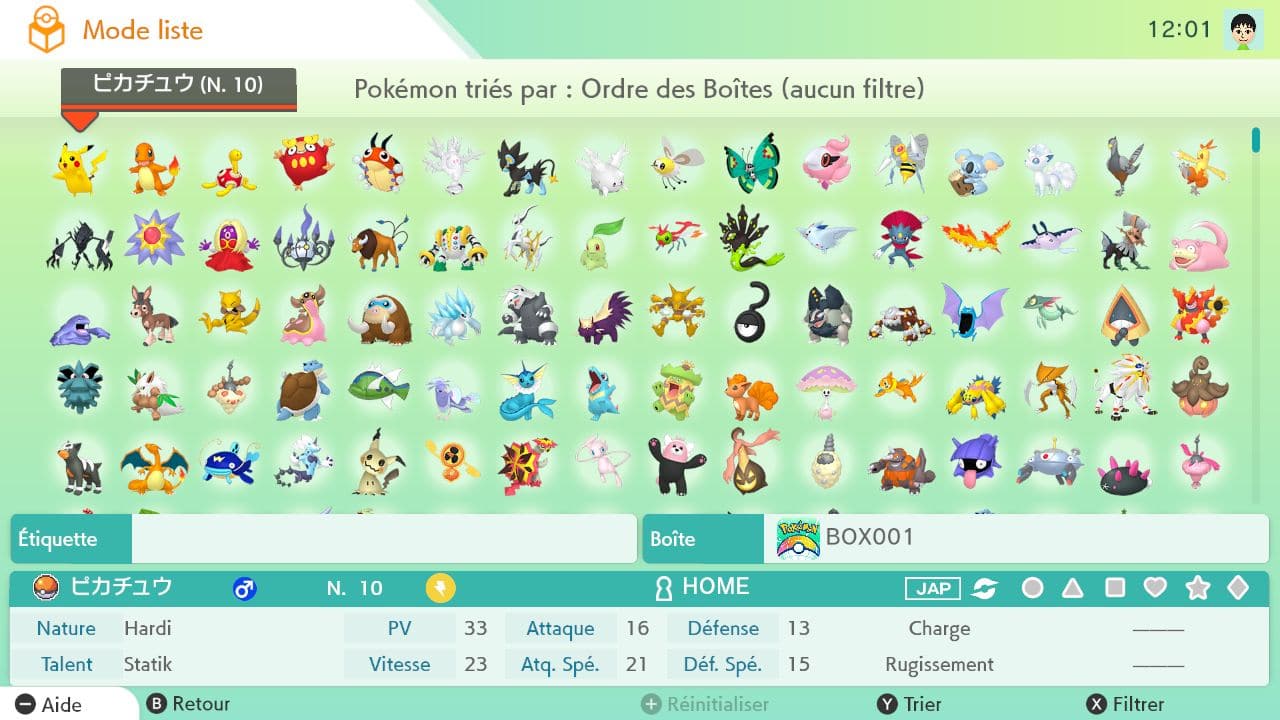Toggle the circle marking
The image size is (1280, 720).
click(1033, 588)
